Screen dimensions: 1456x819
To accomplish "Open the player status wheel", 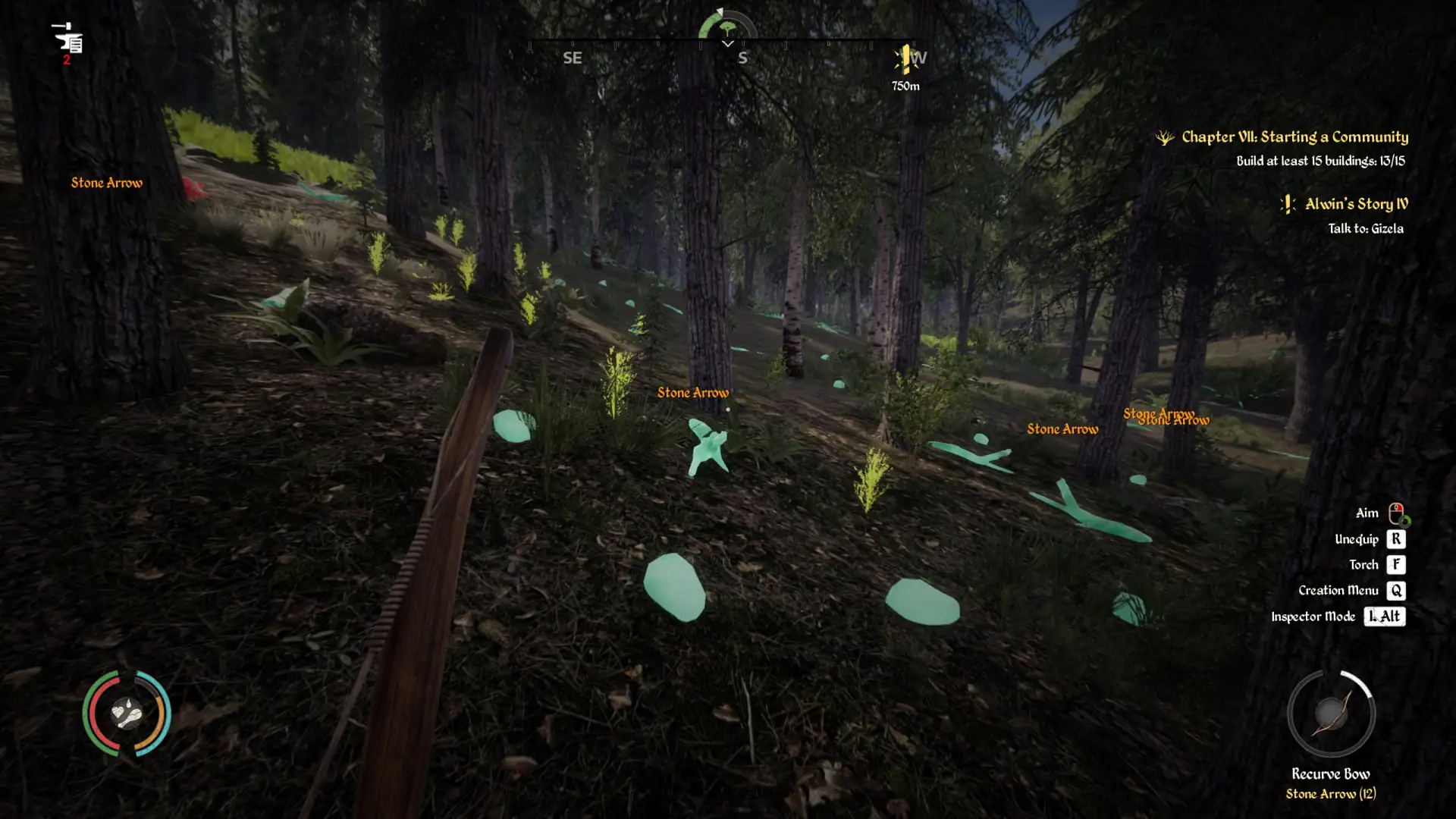I will pyautogui.click(x=127, y=713).
